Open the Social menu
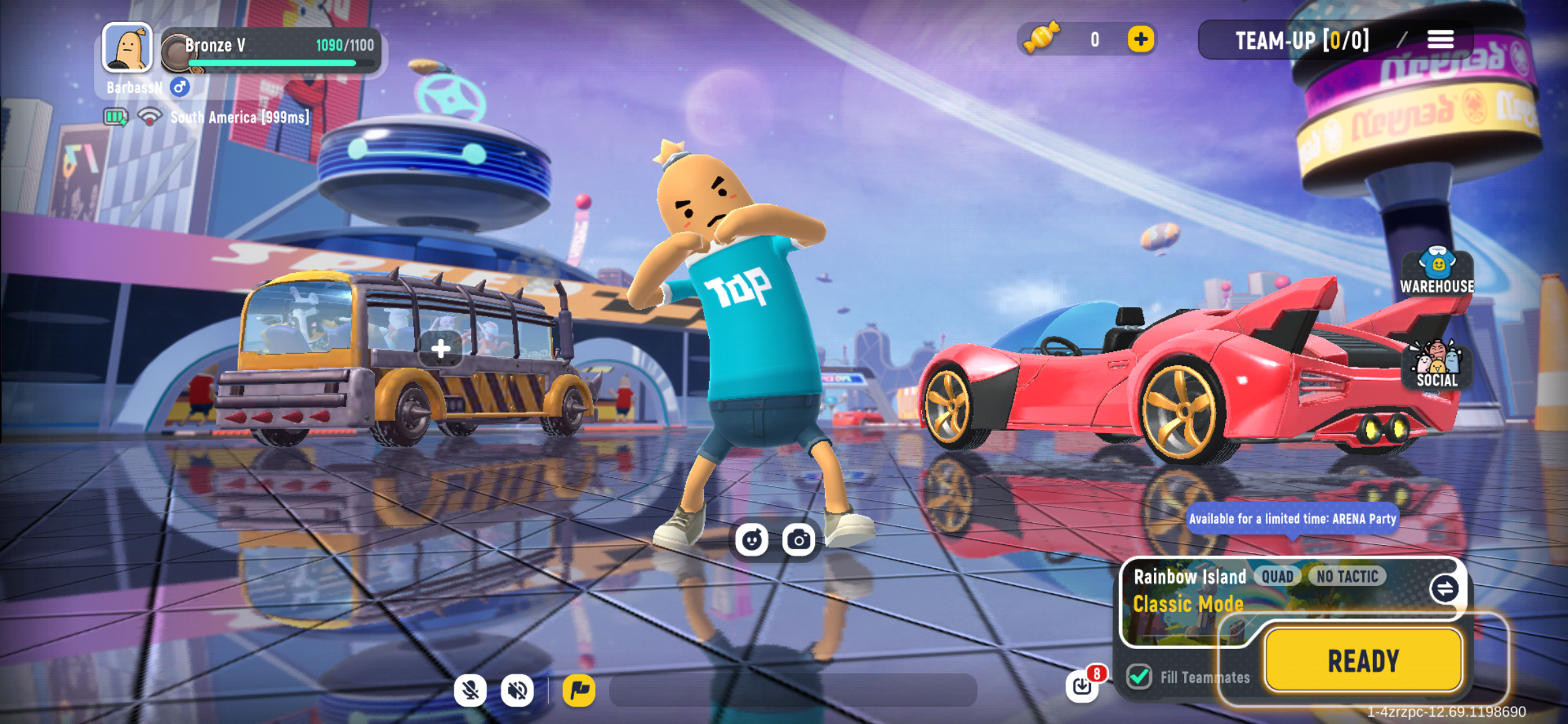 pos(1437,365)
